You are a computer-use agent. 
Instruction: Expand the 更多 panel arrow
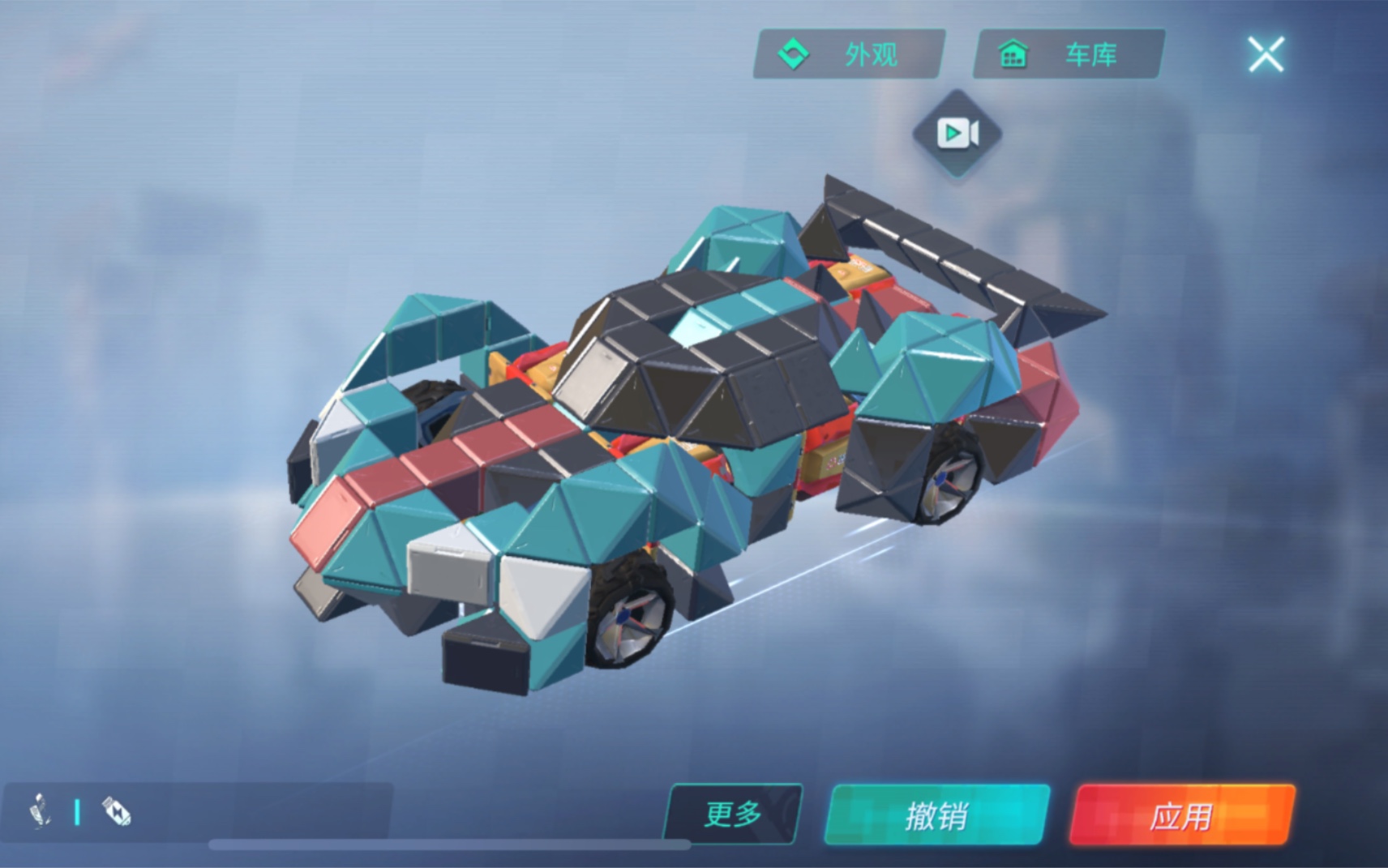pos(732,815)
